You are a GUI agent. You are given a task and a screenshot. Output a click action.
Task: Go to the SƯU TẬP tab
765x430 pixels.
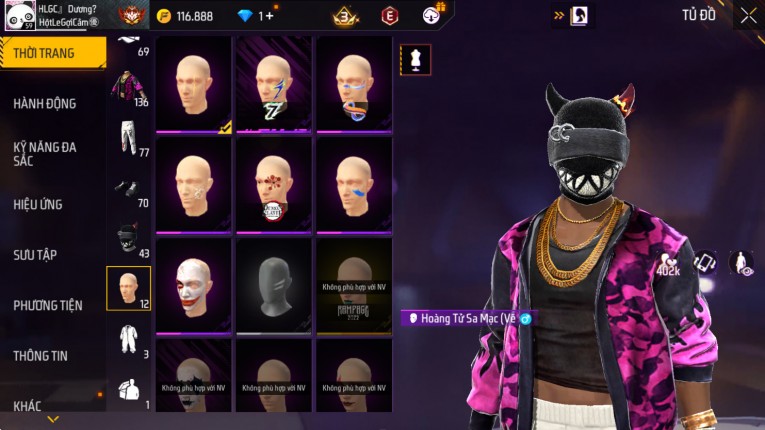click(35, 254)
